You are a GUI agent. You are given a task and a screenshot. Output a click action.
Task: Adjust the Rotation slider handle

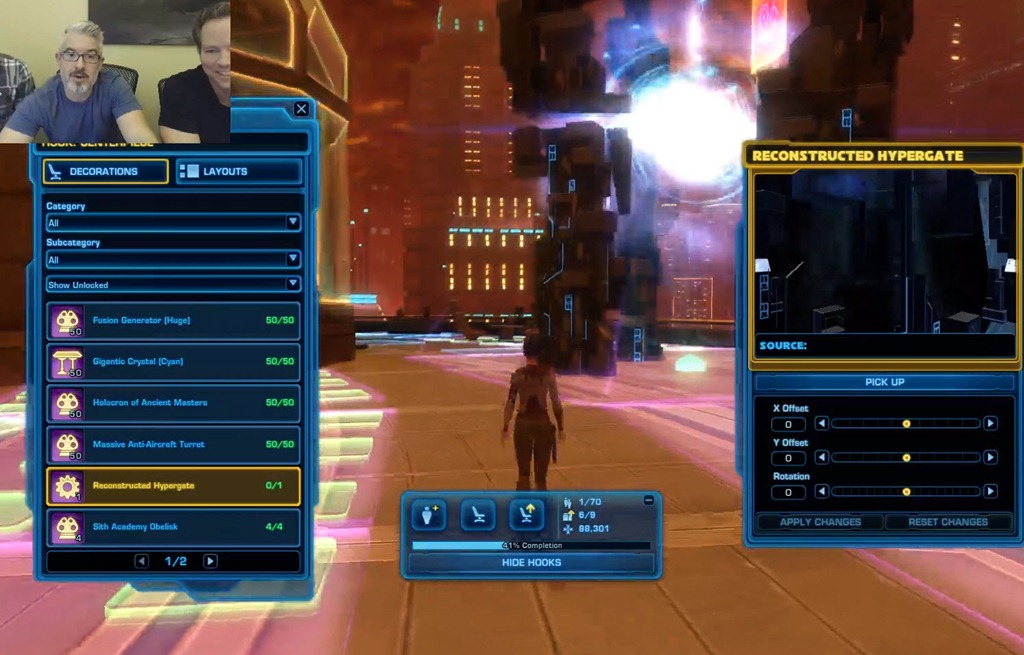[x=906, y=492]
